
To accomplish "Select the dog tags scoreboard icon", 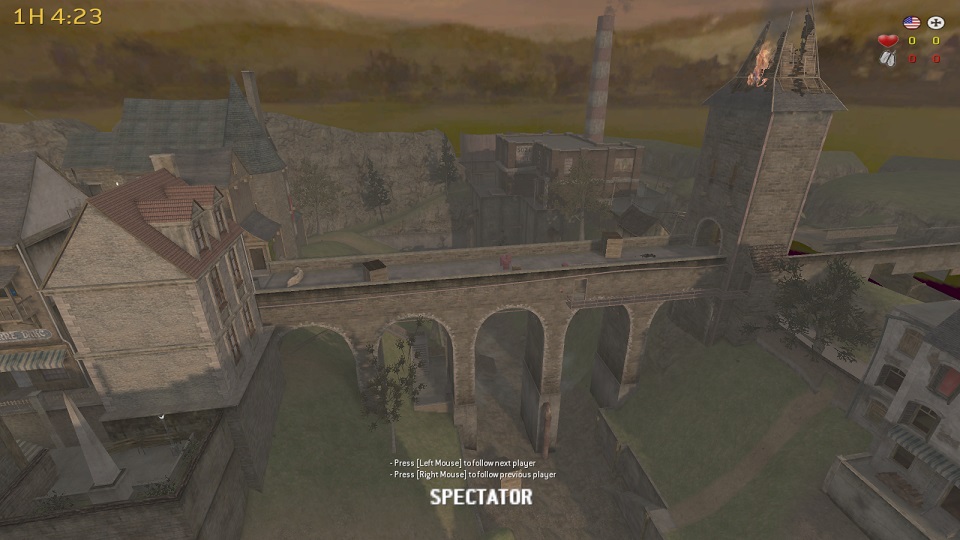I will click(x=887, y=59).
